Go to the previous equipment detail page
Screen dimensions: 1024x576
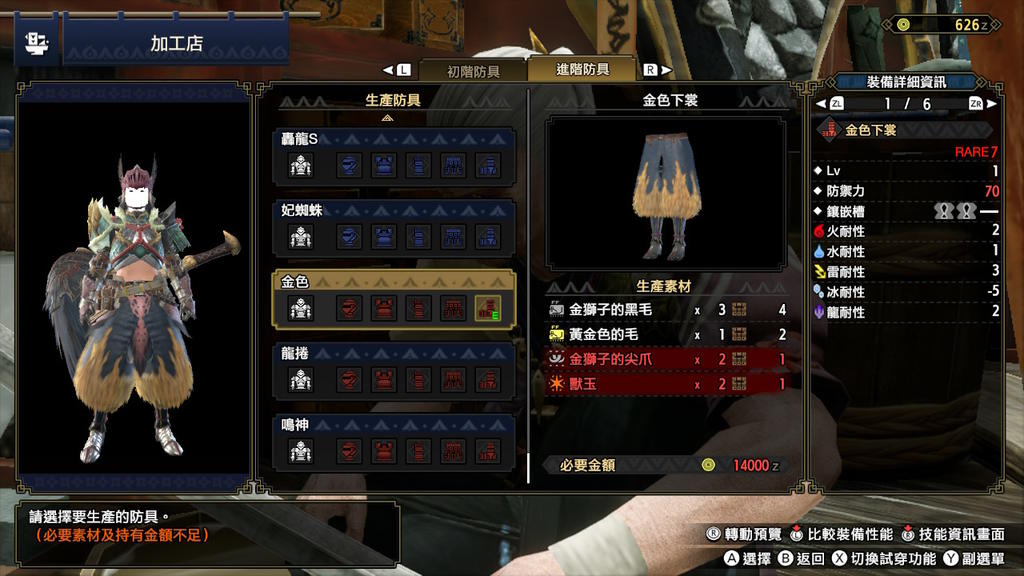click(837, 104)
